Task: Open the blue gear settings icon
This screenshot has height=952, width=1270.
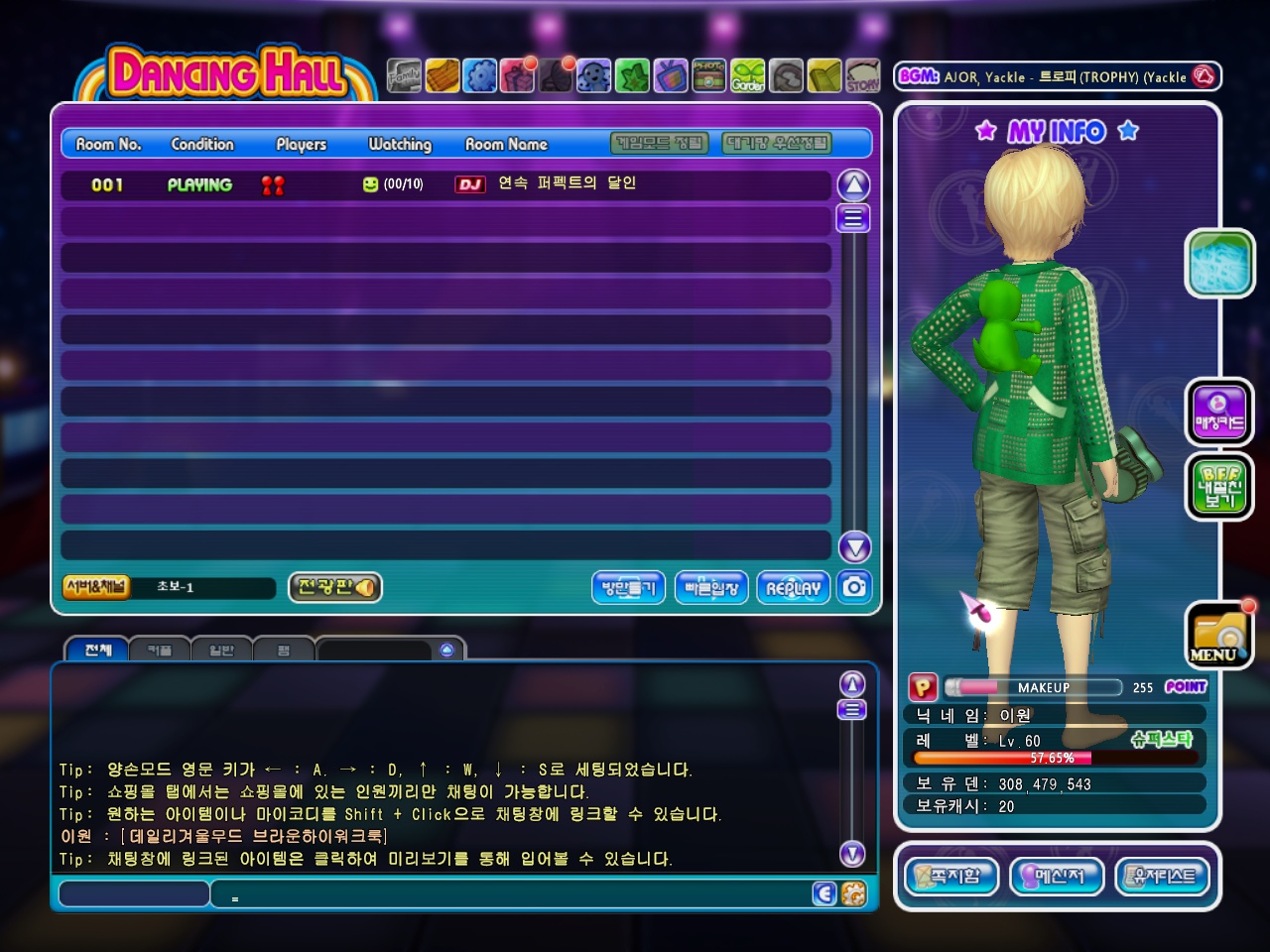Action: pos(480,75)
